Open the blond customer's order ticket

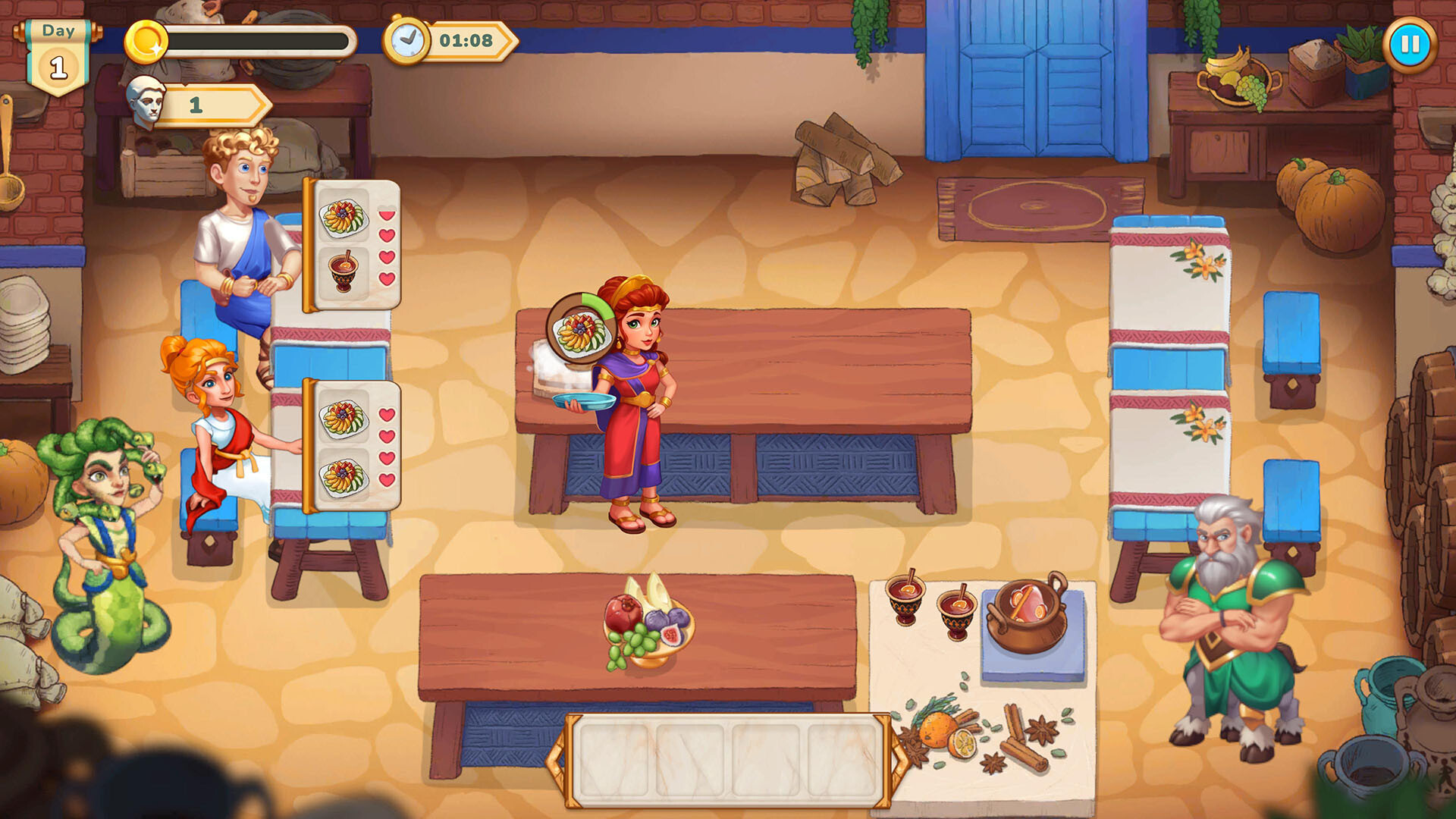pyautogui.click(x=350, y=243)
